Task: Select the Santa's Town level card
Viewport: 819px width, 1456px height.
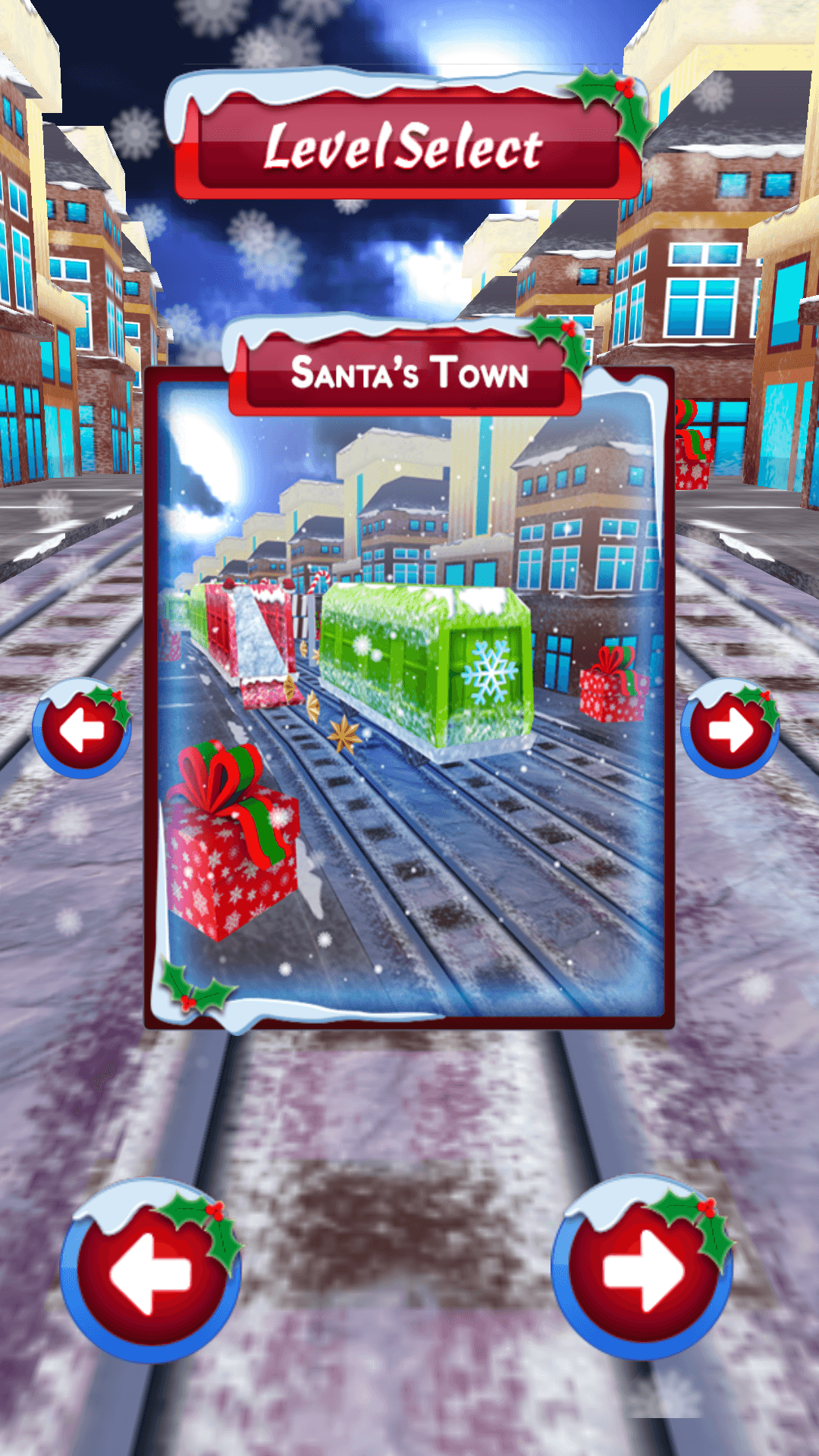Action: 409,698
